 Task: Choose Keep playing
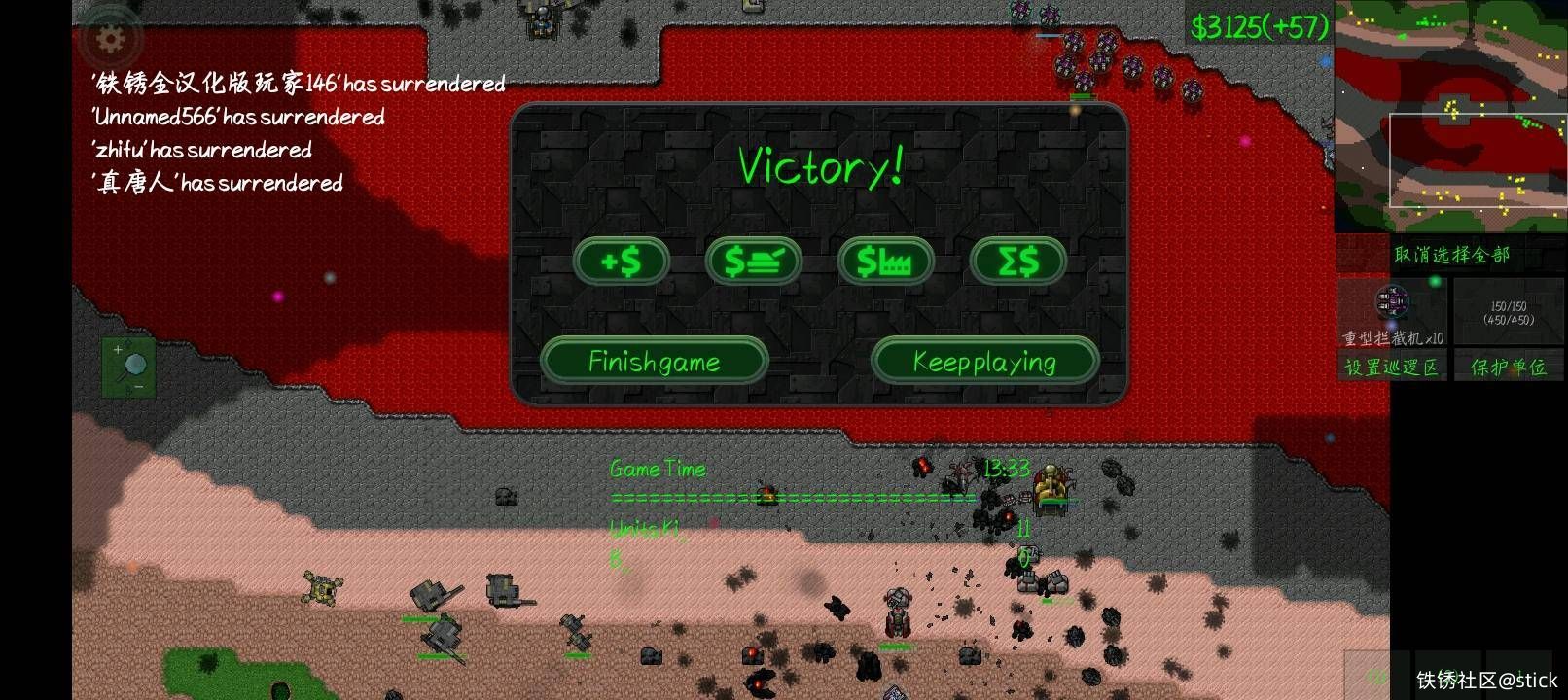click(x=984, y=362)
